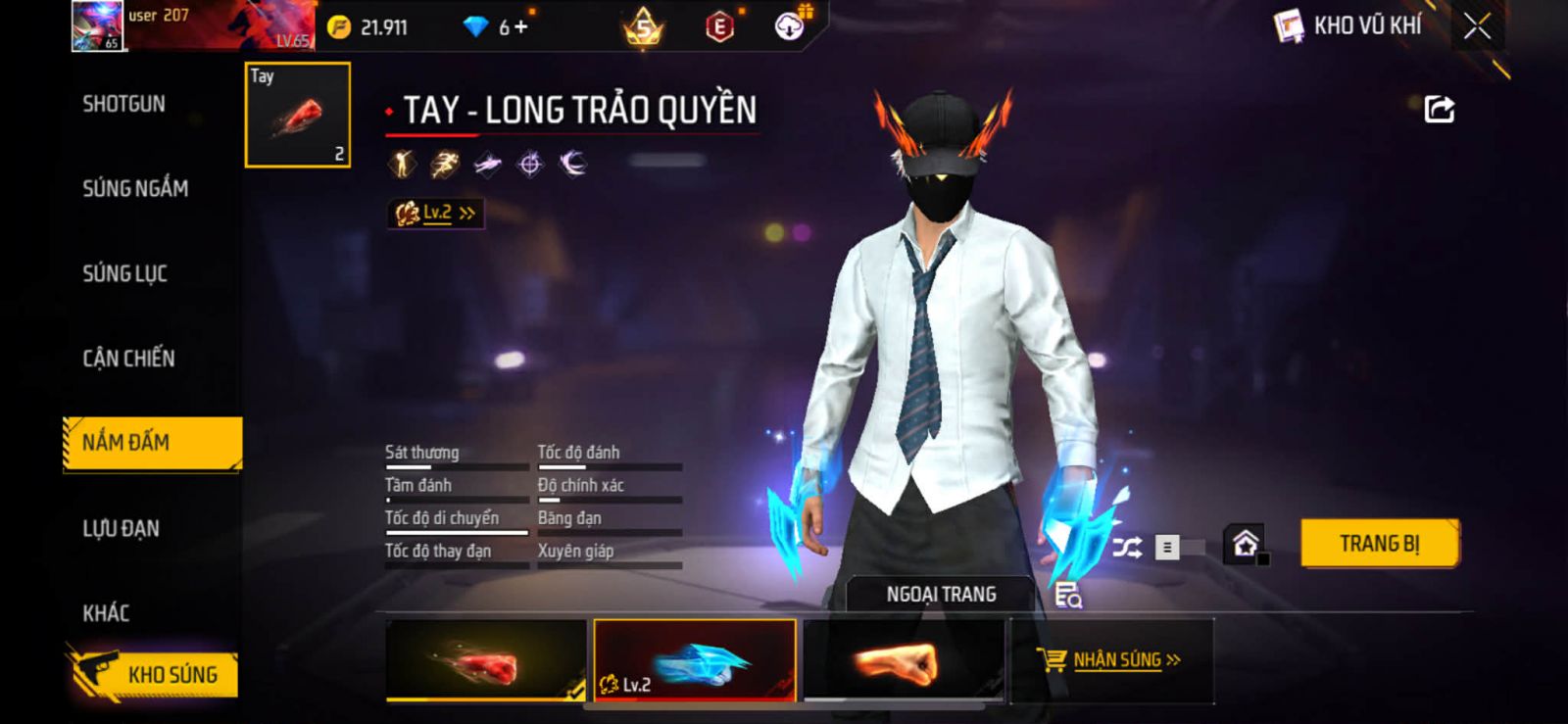This screenshot has height=724, width=1568.
Task: Select the red fist skin thumbnail
Action: (x=485, y=660)
